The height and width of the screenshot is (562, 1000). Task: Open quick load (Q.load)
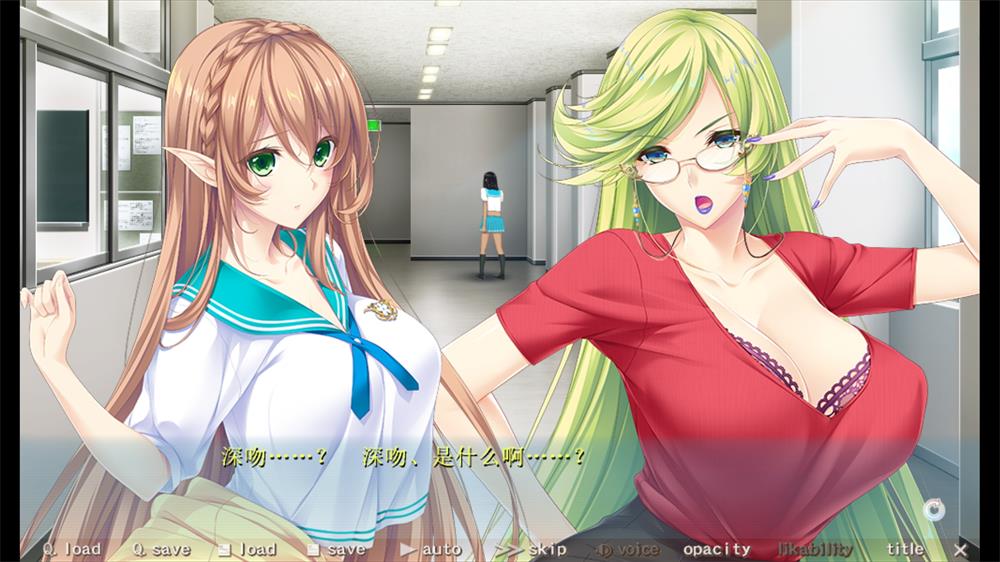[x=71, y=549]
